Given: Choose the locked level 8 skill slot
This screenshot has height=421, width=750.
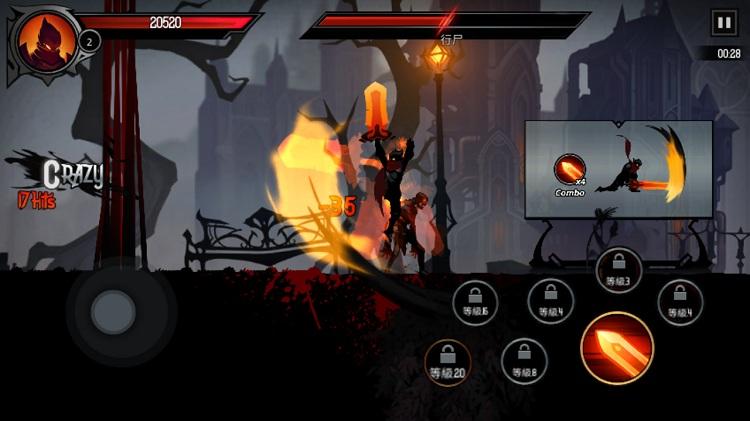Looking at the screenshot, I should (x=524, y=362).
